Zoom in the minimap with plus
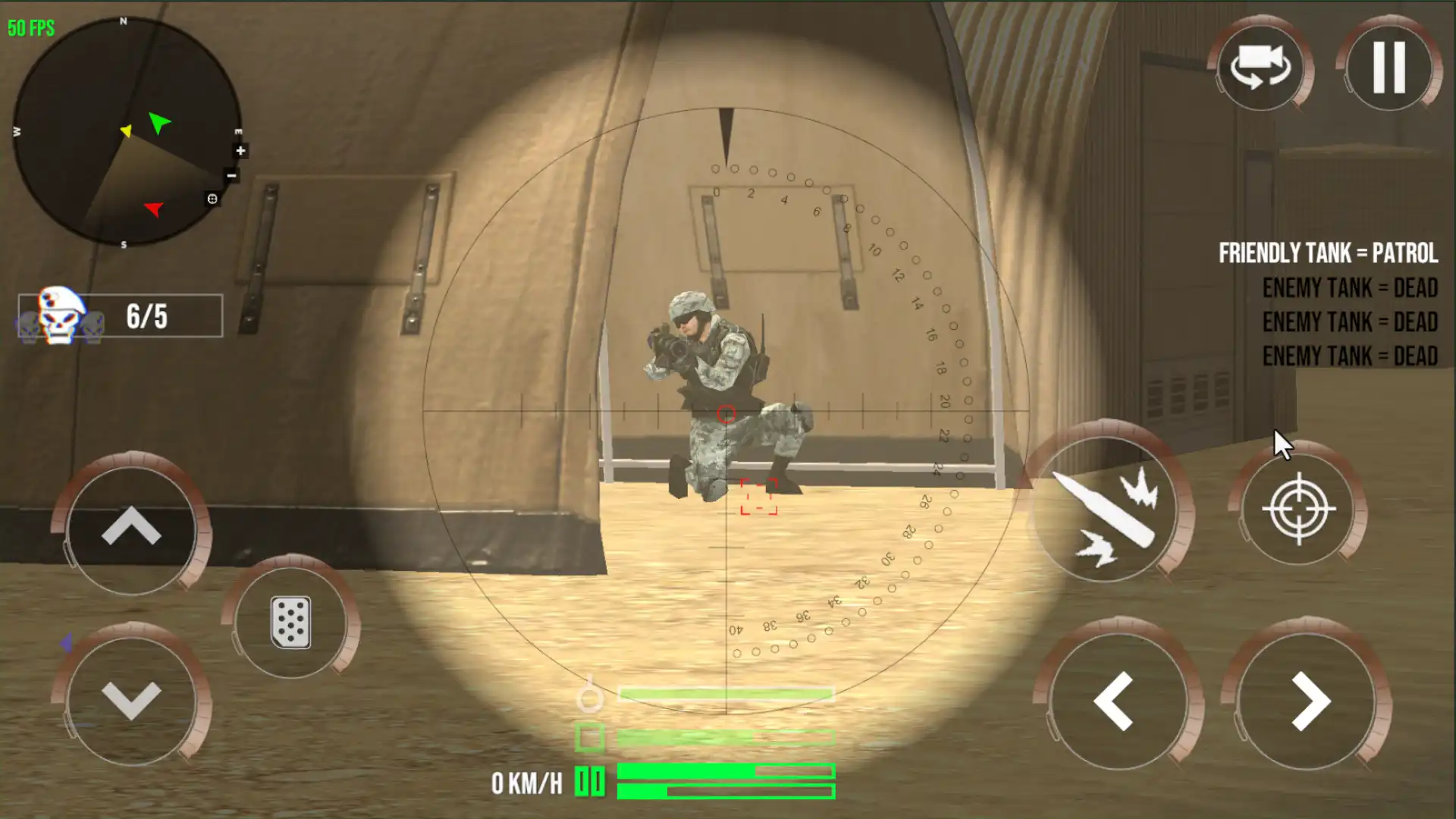This screenshot has width=1456, height=819. point(240,151)
